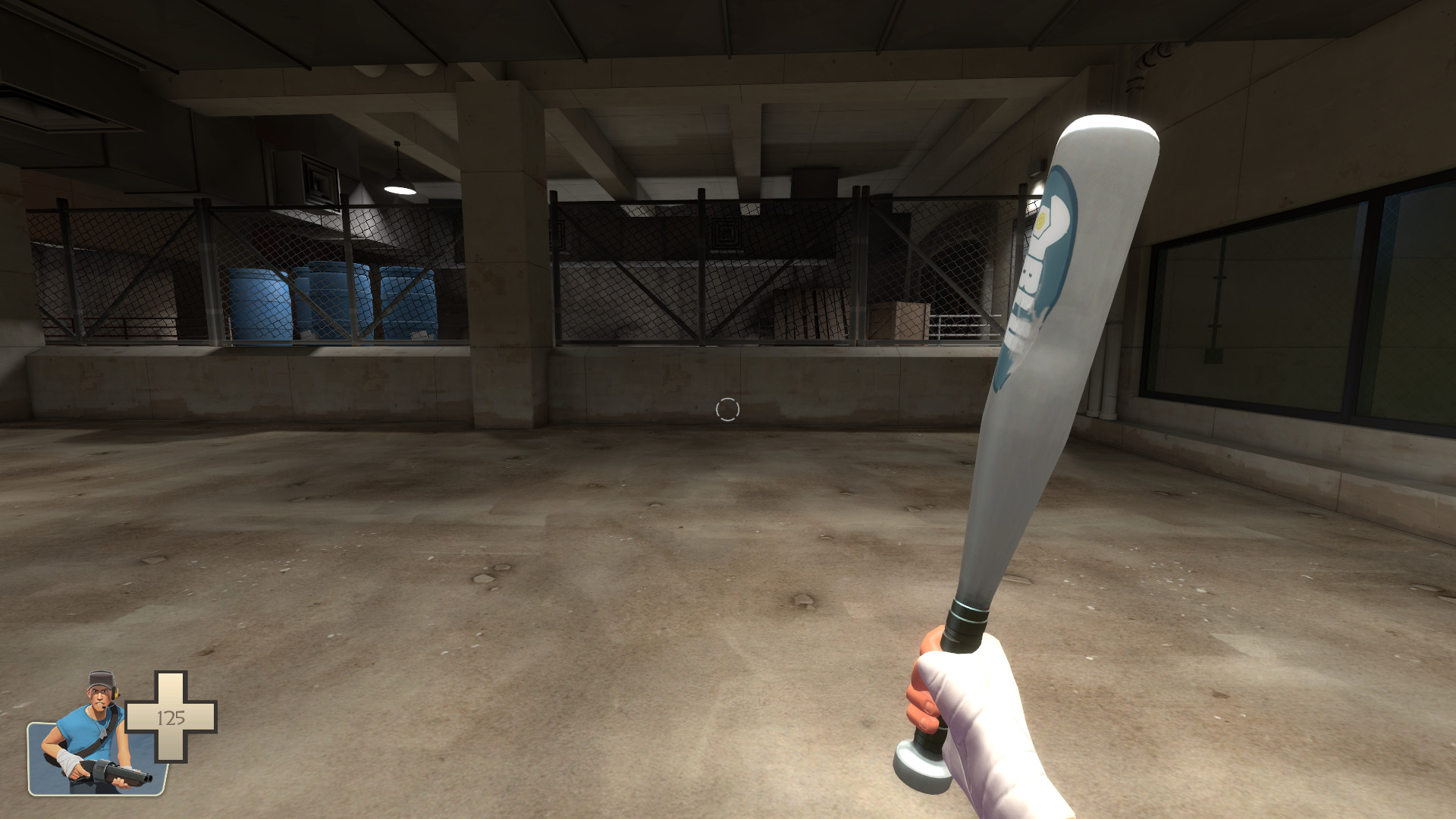Click the number 125 on the health indicator

[171, 717]
